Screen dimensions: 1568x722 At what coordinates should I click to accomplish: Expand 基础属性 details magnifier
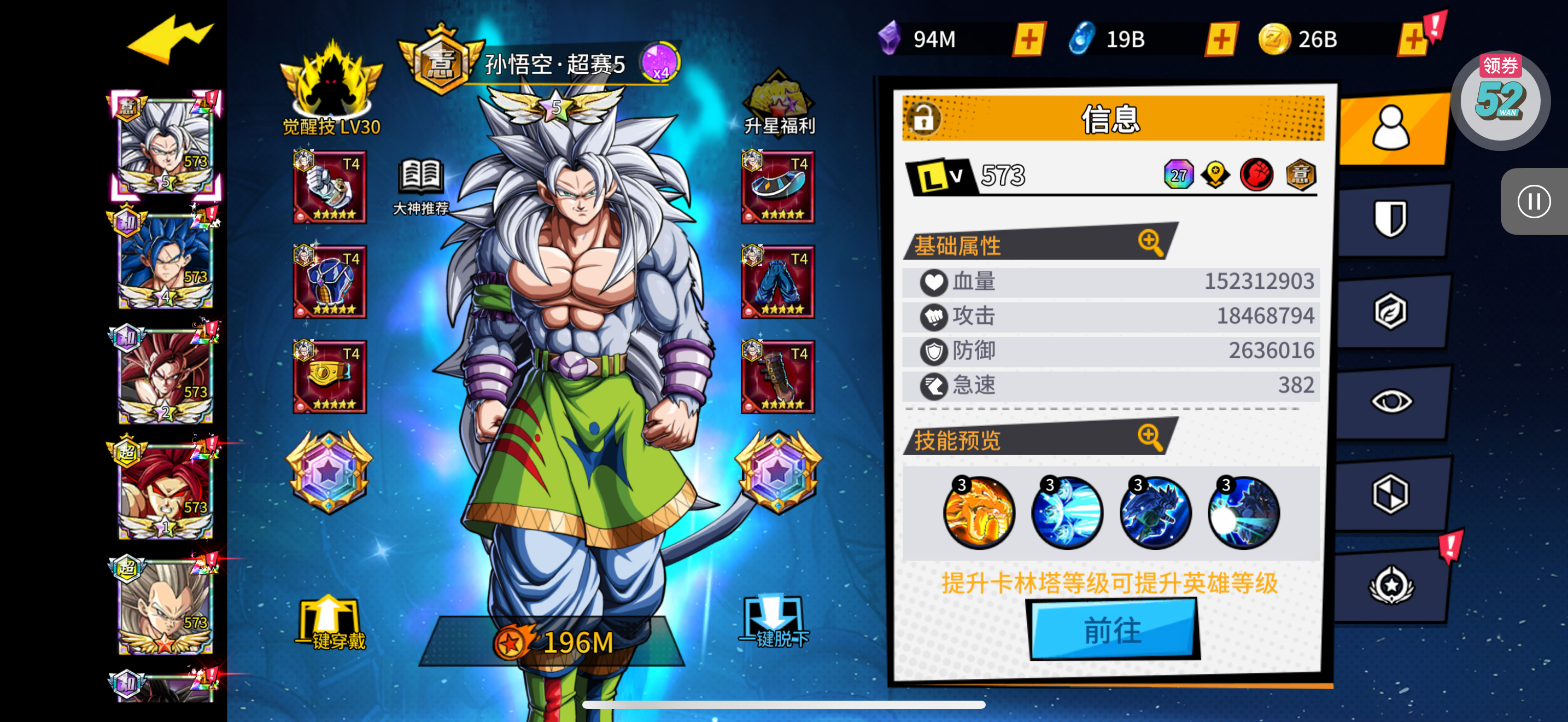(x=1150, y=242)
